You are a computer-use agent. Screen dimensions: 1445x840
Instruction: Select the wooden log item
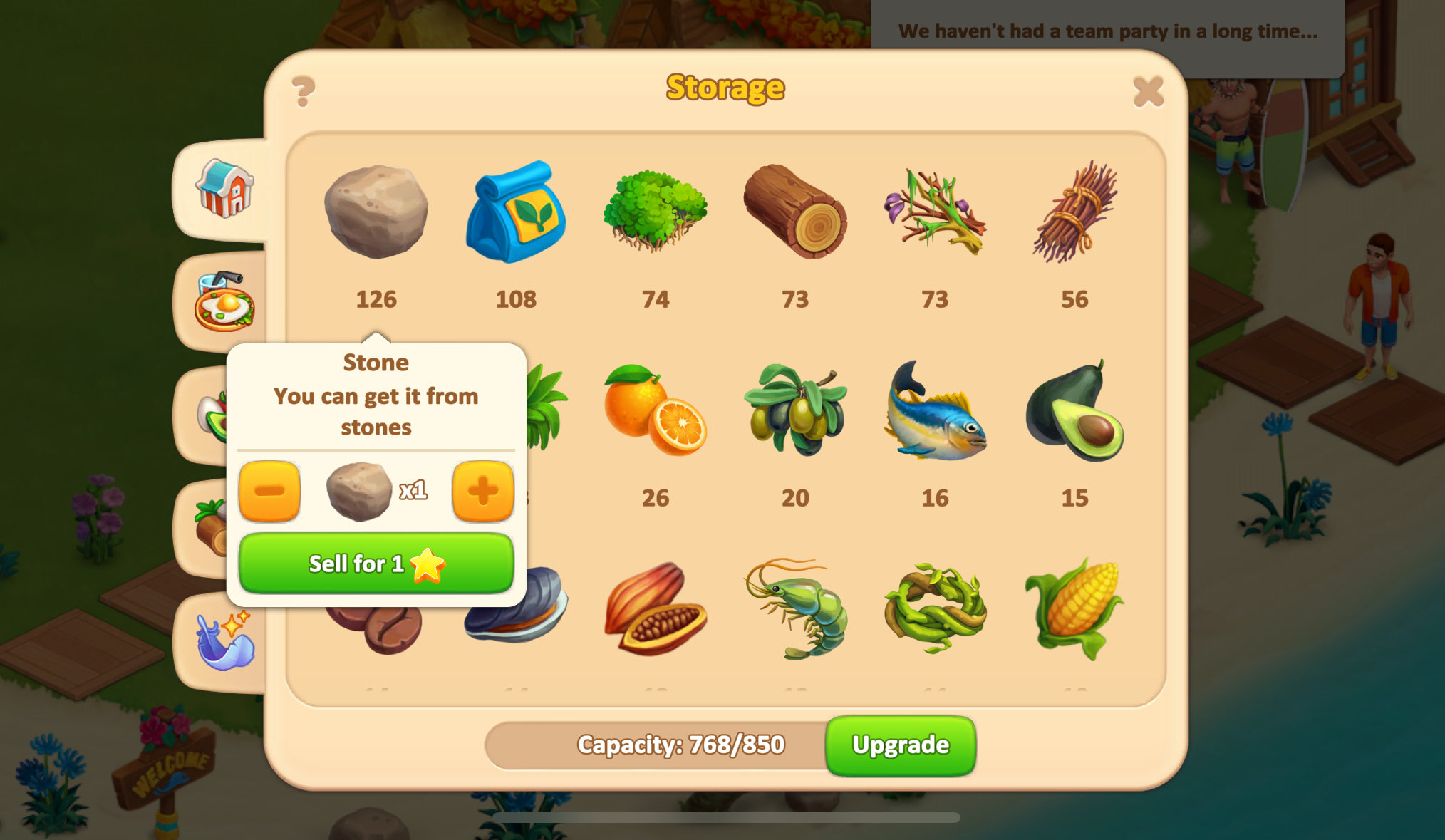795,211
